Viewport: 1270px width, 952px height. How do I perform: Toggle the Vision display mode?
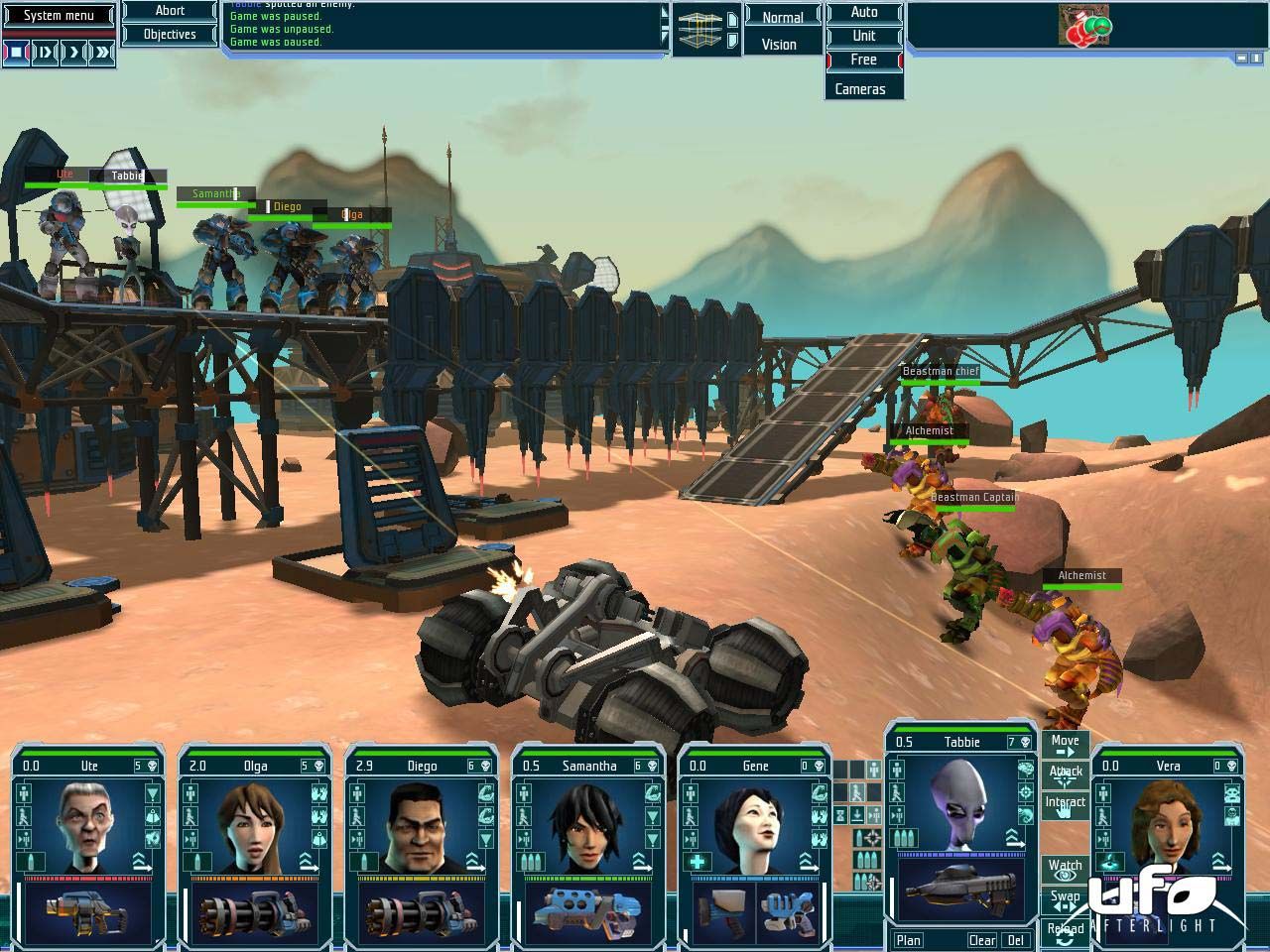coord(779,45)
